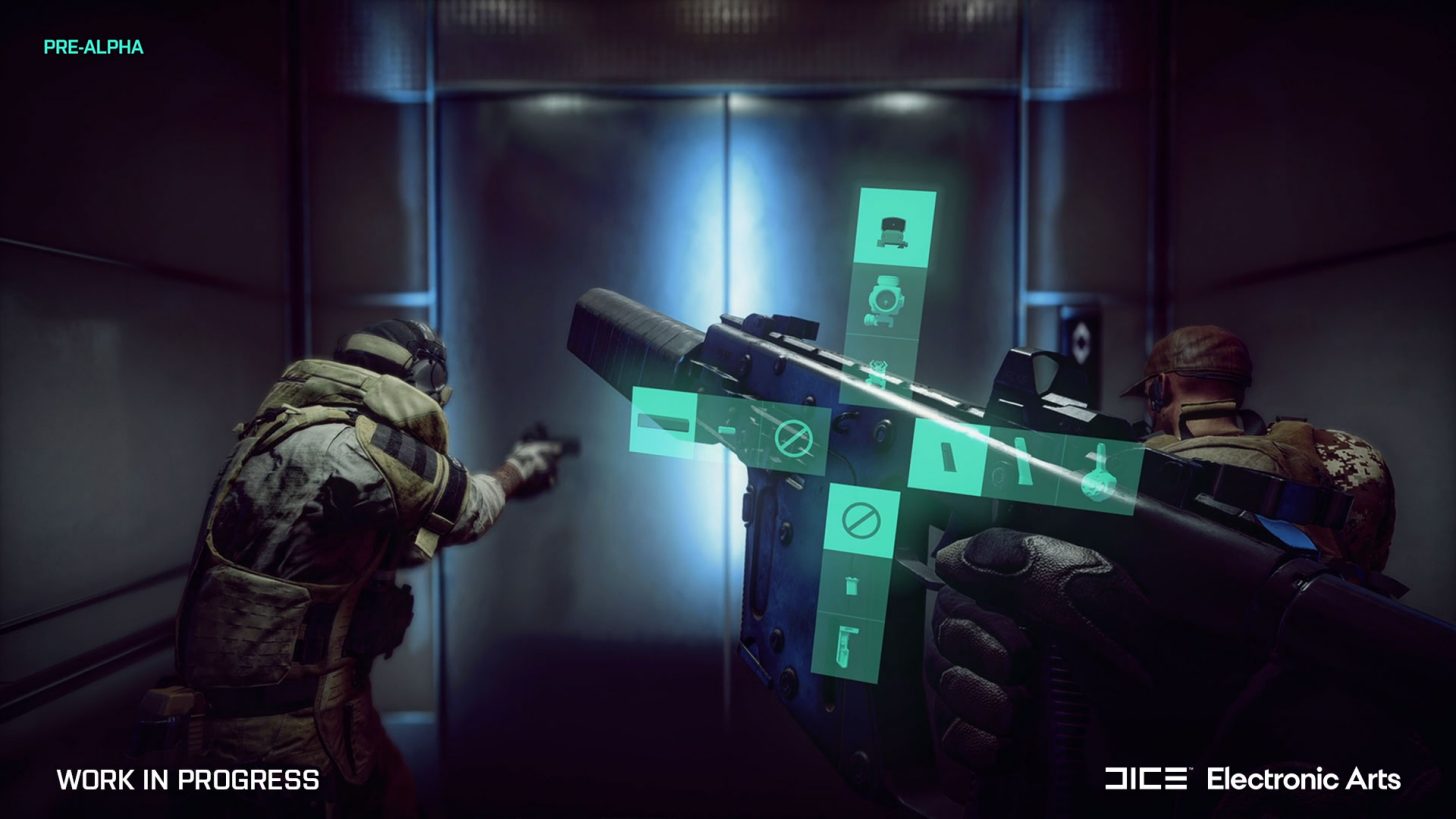Select the topmost glowing optic in the sight column
This screenshot has width=1456, height=819.
coord(886,228)
